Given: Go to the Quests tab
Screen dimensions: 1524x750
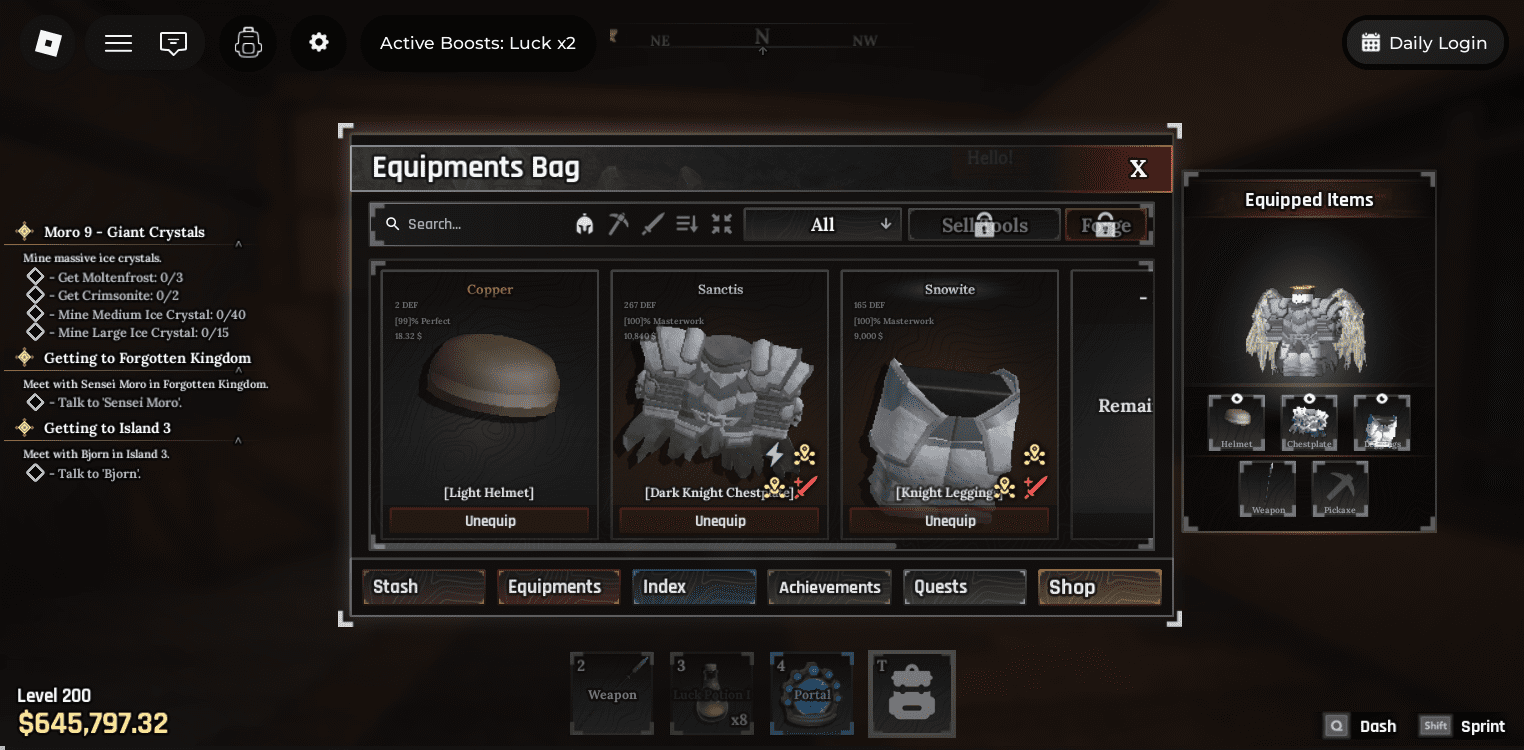Looking at the screenshot, I should (x=964, y=587).
